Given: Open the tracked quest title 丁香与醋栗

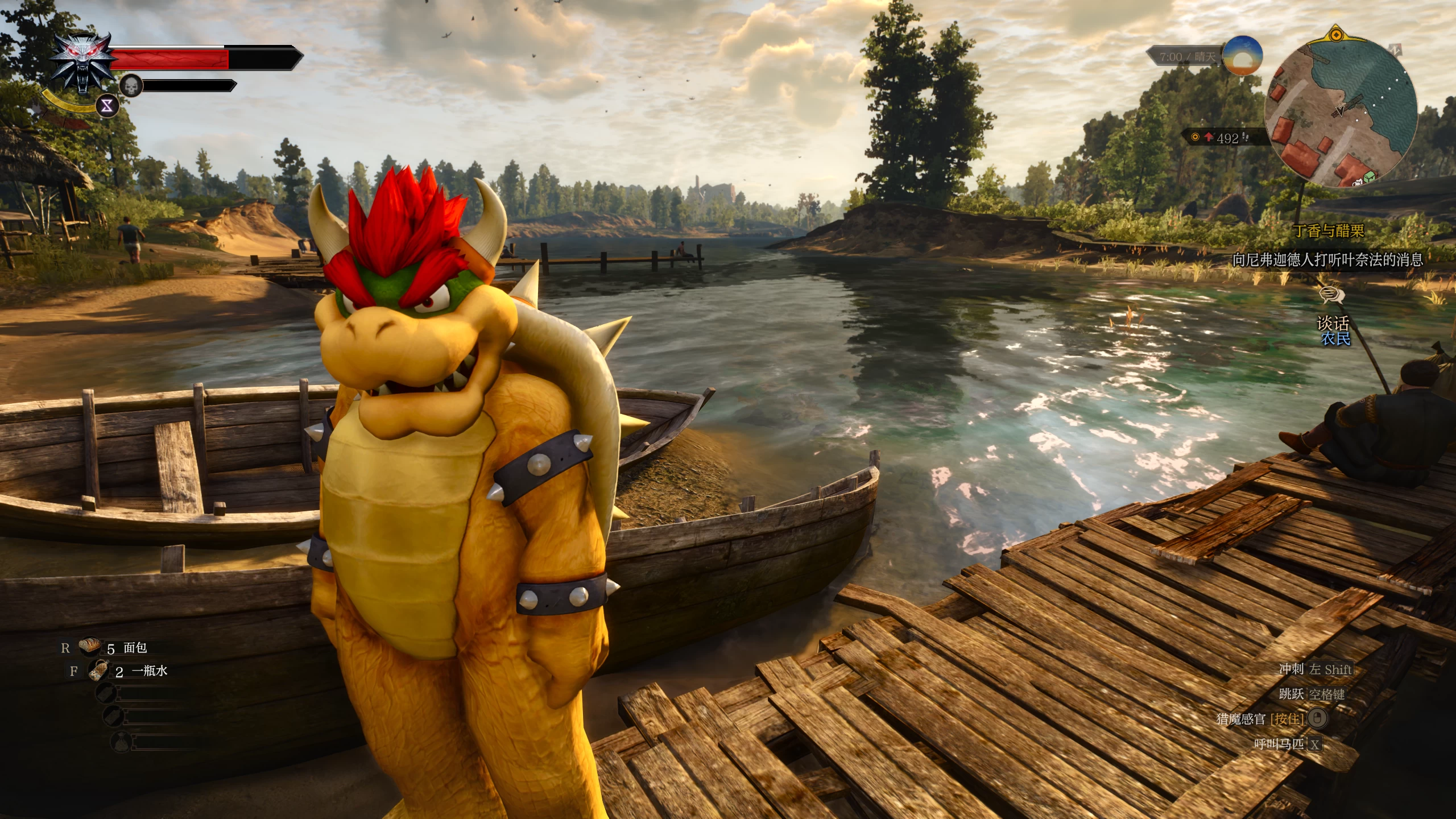Looking at the screenshot, I should [1329, 230].
